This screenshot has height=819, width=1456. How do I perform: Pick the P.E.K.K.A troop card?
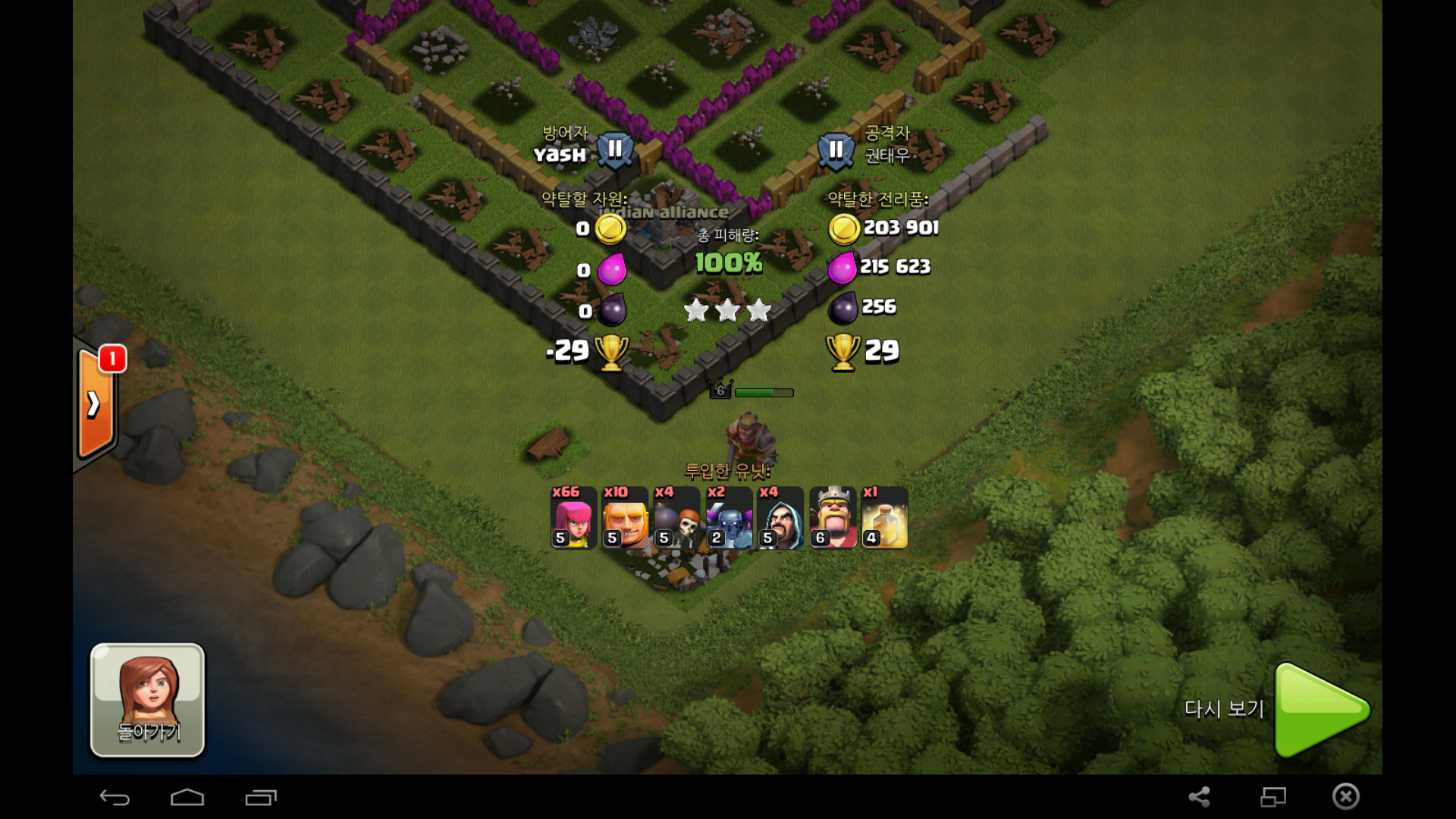pos(729,517)
